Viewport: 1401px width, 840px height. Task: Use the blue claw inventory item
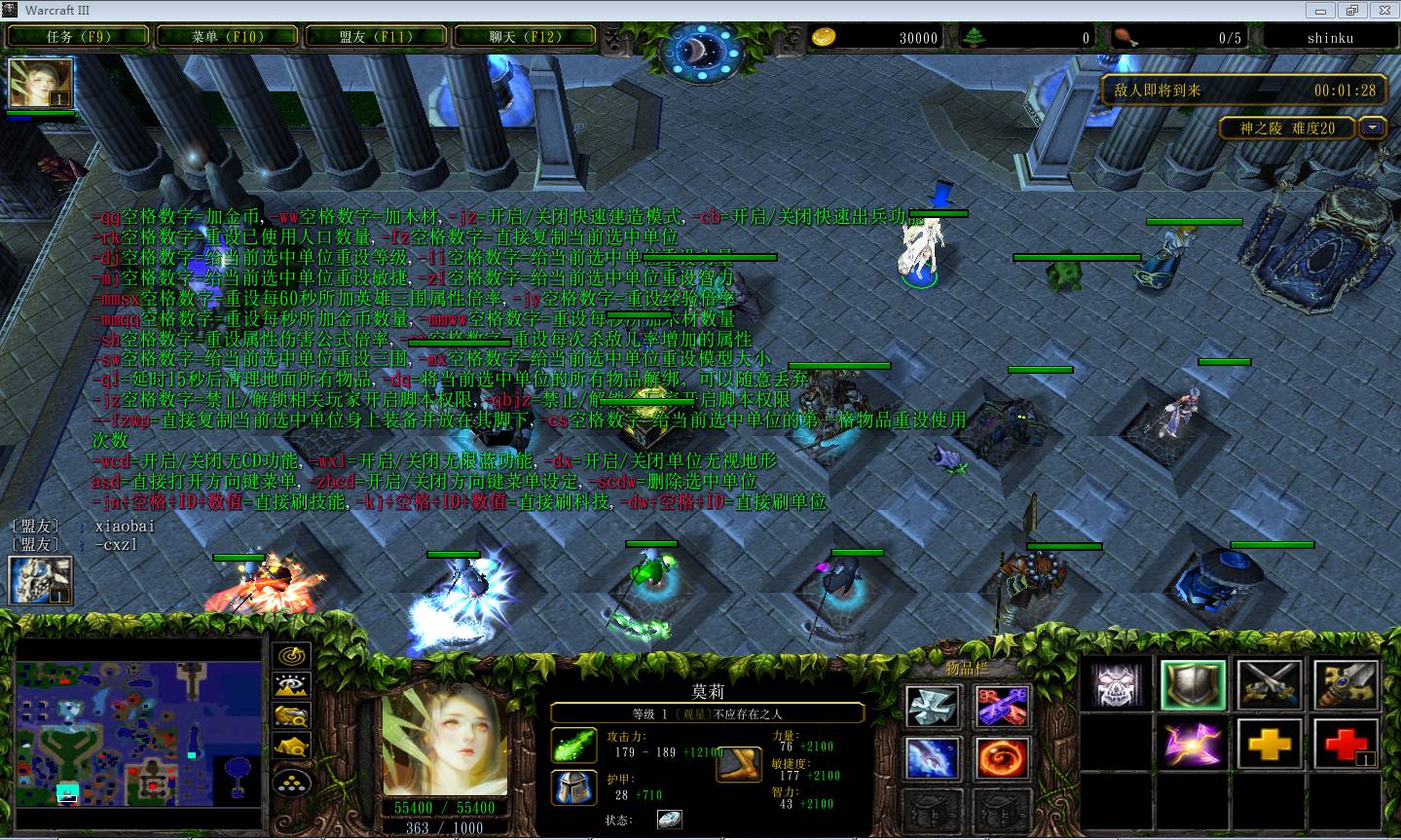(933, 758)
